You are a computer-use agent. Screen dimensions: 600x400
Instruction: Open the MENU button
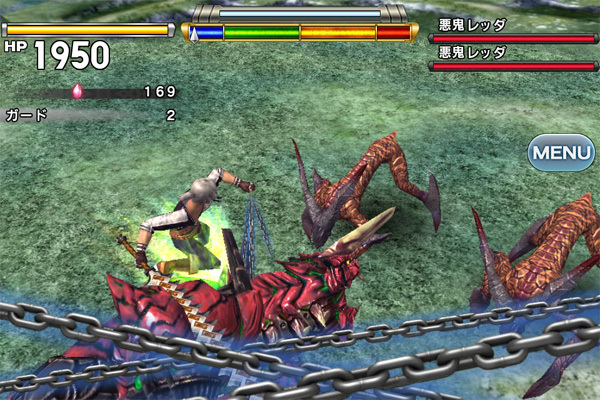(562, 153)
